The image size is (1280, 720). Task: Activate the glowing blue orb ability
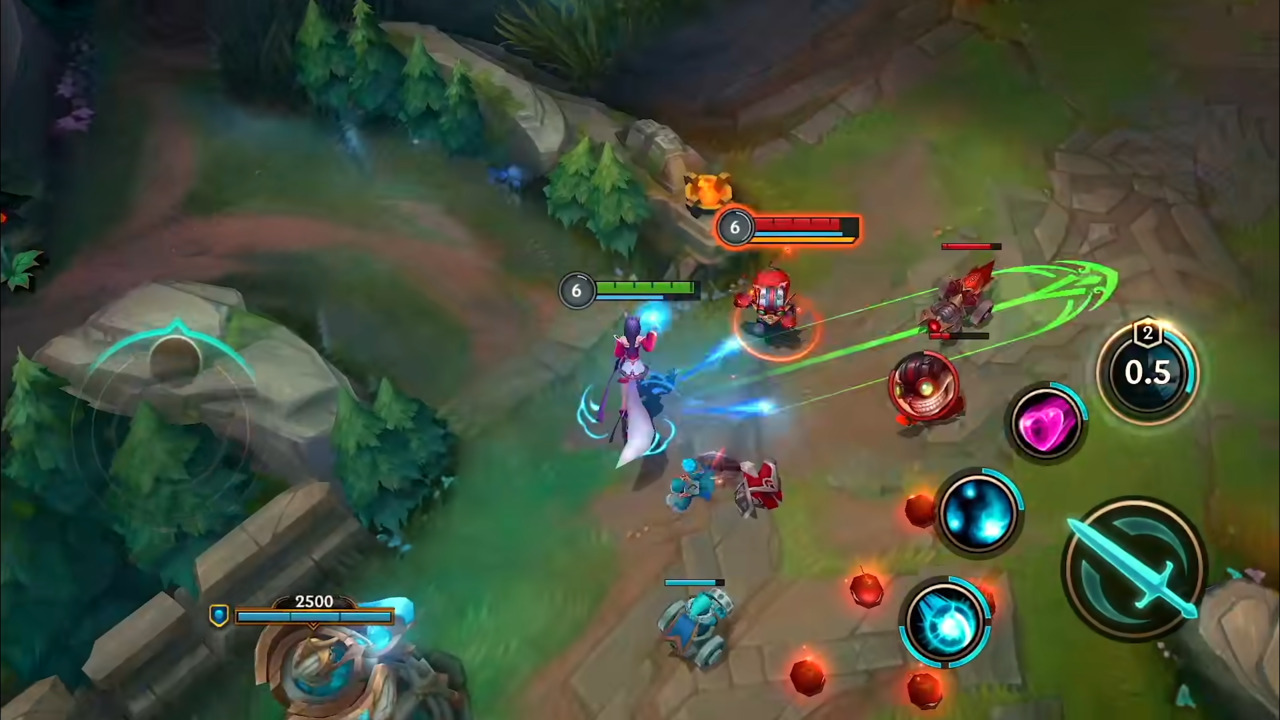pyautogui.click(x=978, y=515)
